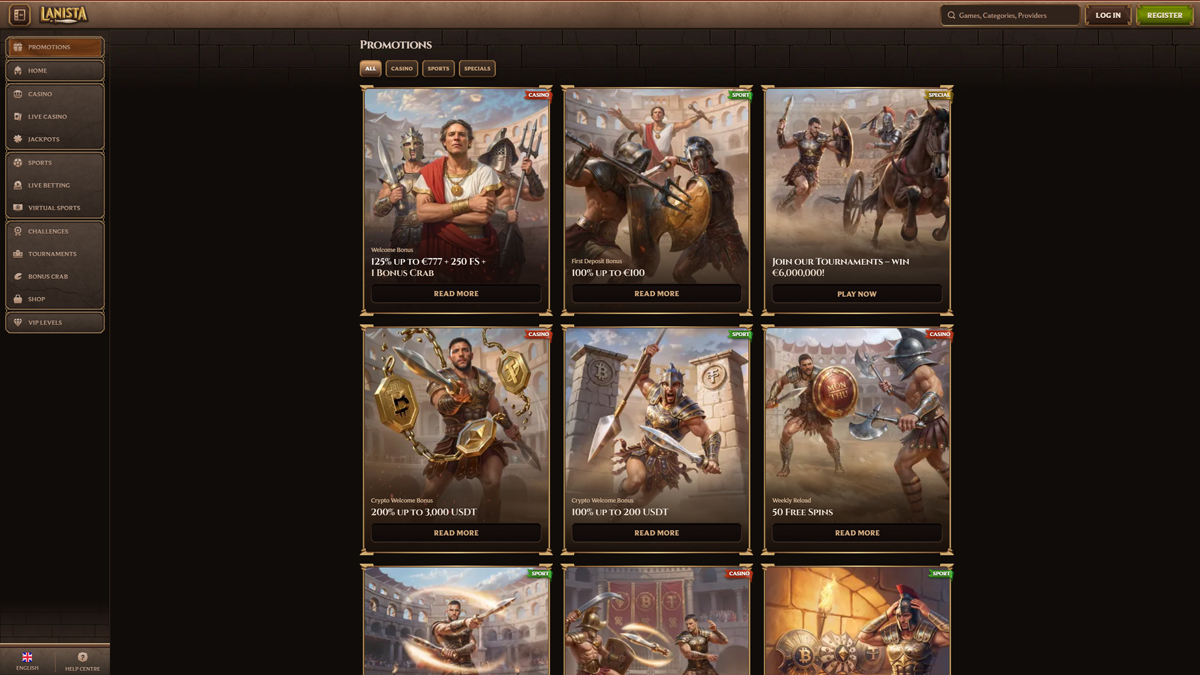
Task: Open the Home page in sidebar
Action: (54, 71)
